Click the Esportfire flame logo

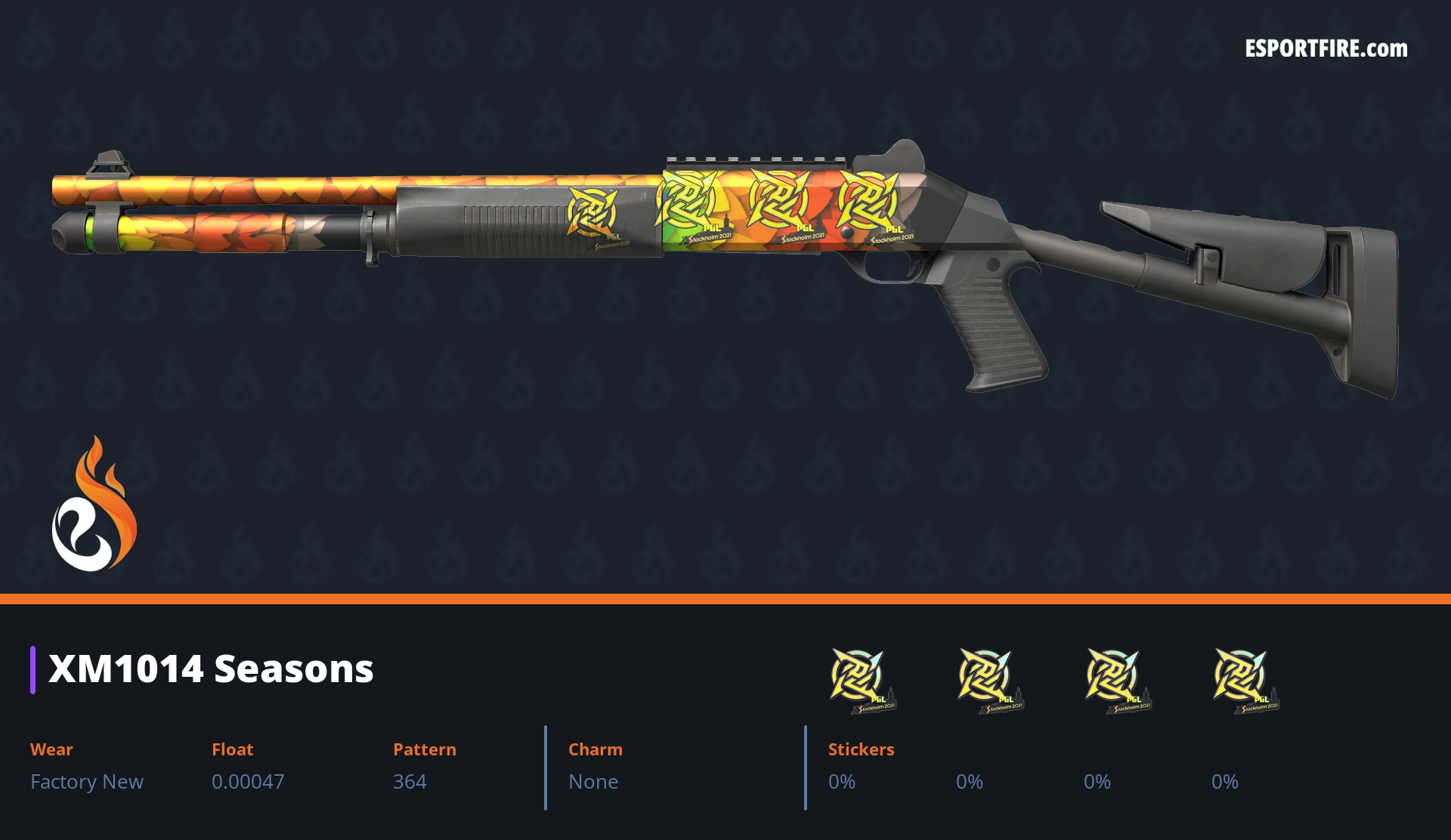94,505
